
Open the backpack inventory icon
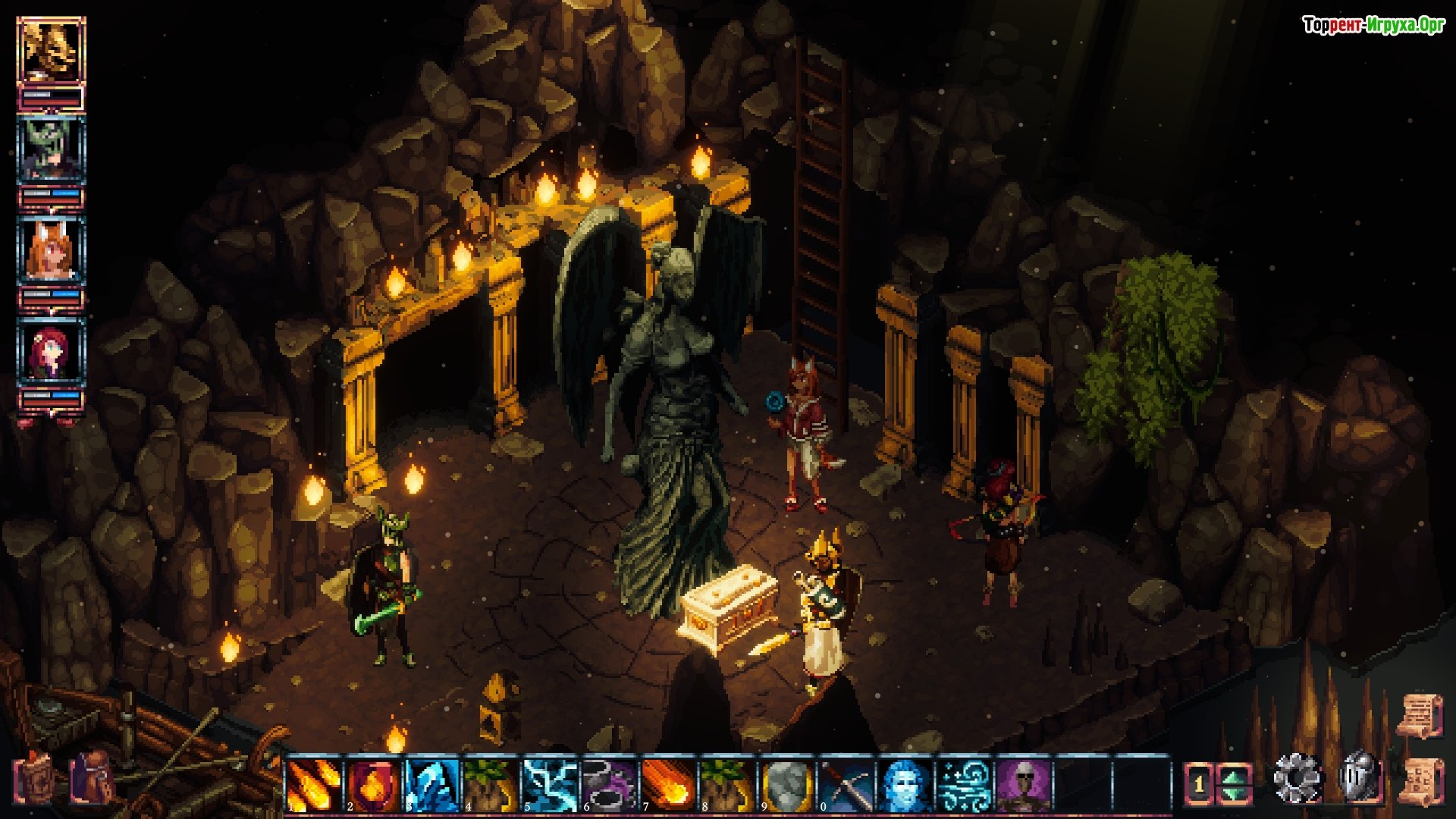(92, 779)
